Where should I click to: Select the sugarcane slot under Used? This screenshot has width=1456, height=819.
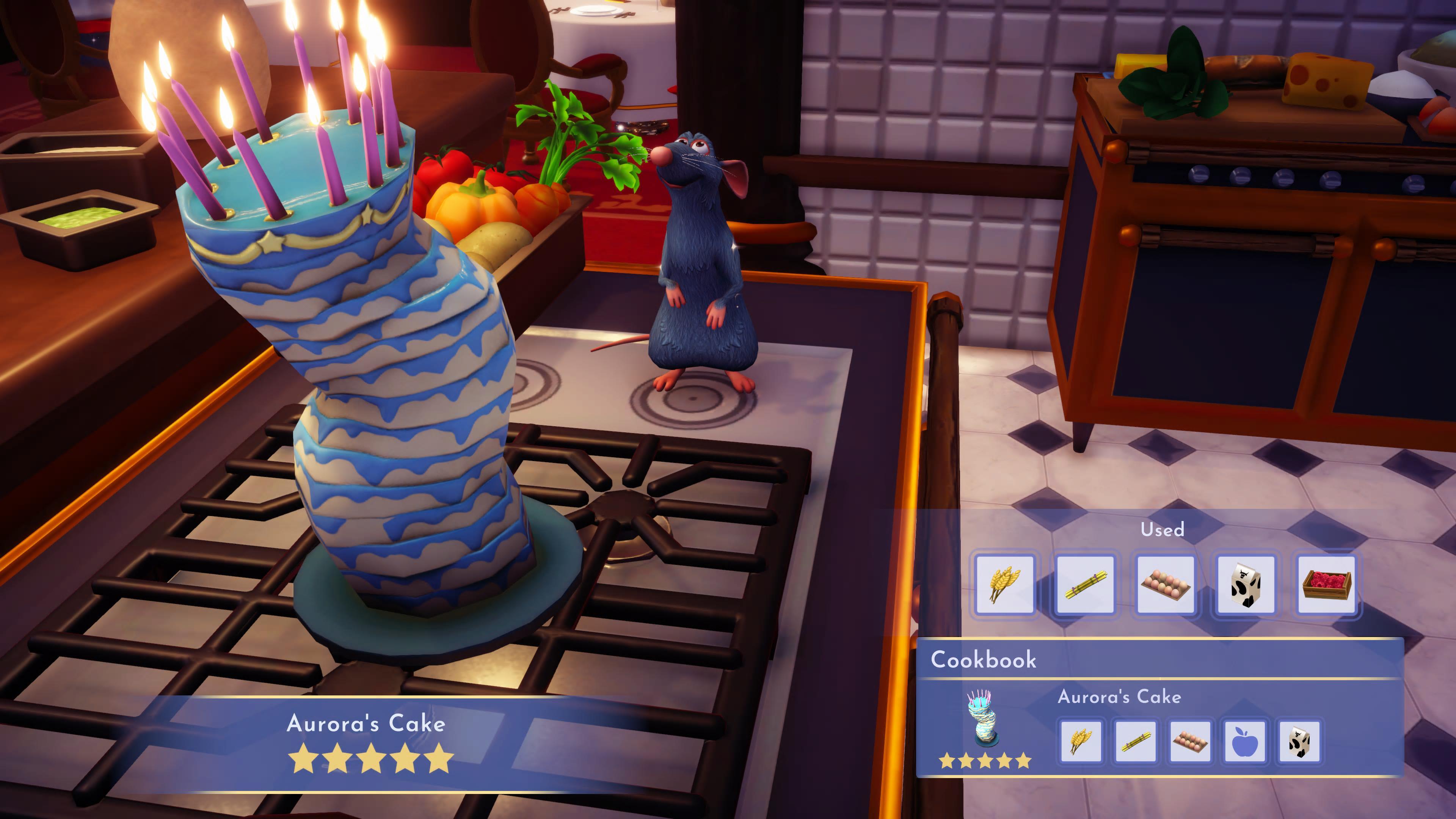point(1085,584)
